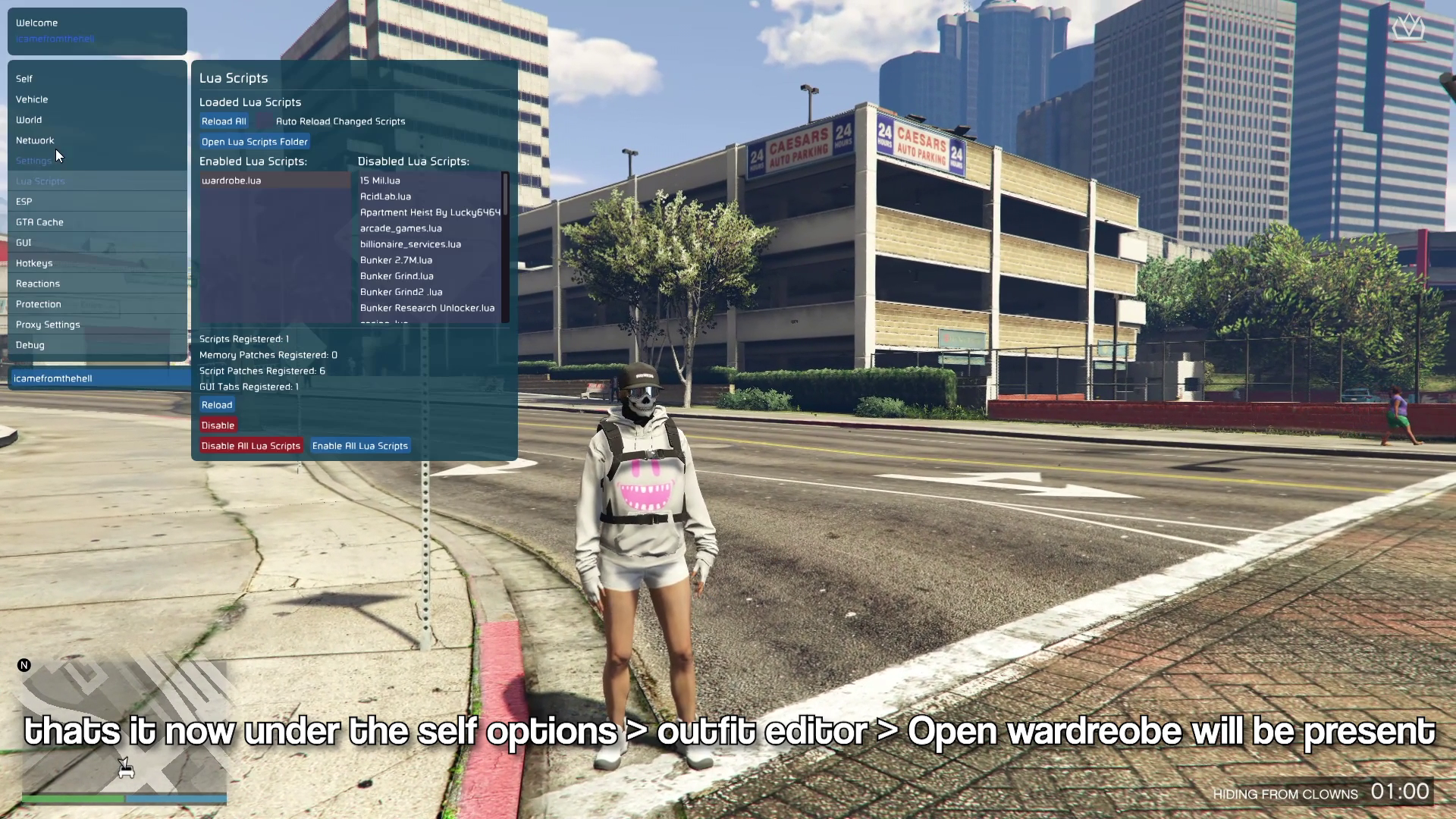Click the red Disable button

pos(218,425)
